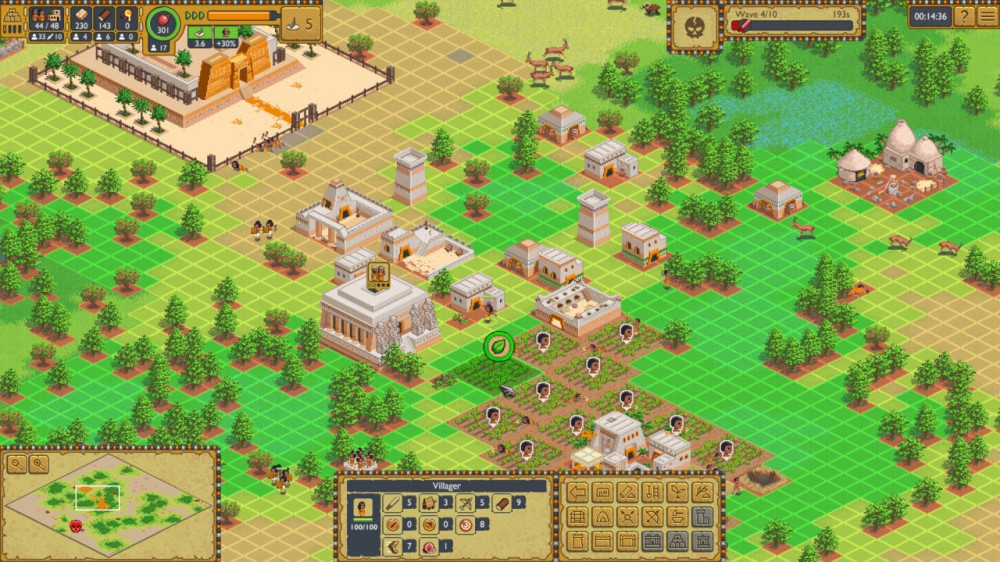
Task: Click the skull enemy wave button
Action: [x=694, y=26]
